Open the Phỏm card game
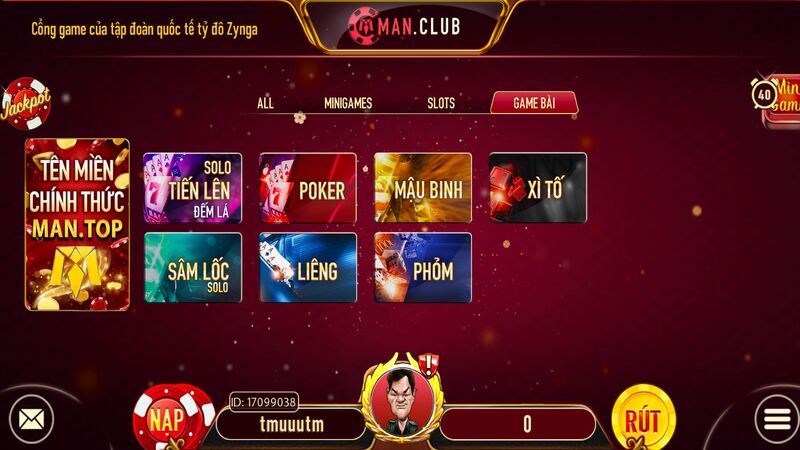 point(423,267)
